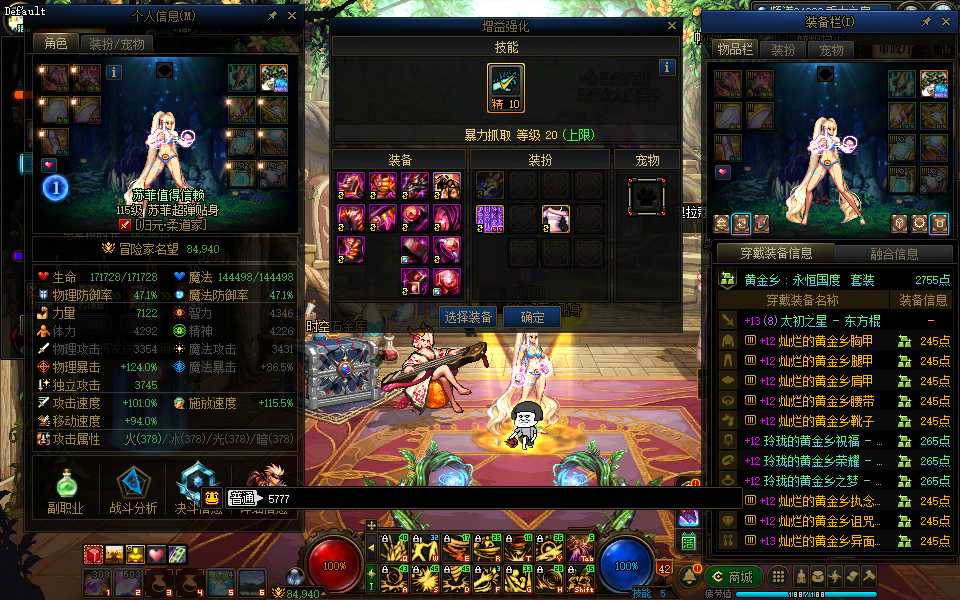
Task: Close the 装备栏 equipment panel
Action: [945, 21]
